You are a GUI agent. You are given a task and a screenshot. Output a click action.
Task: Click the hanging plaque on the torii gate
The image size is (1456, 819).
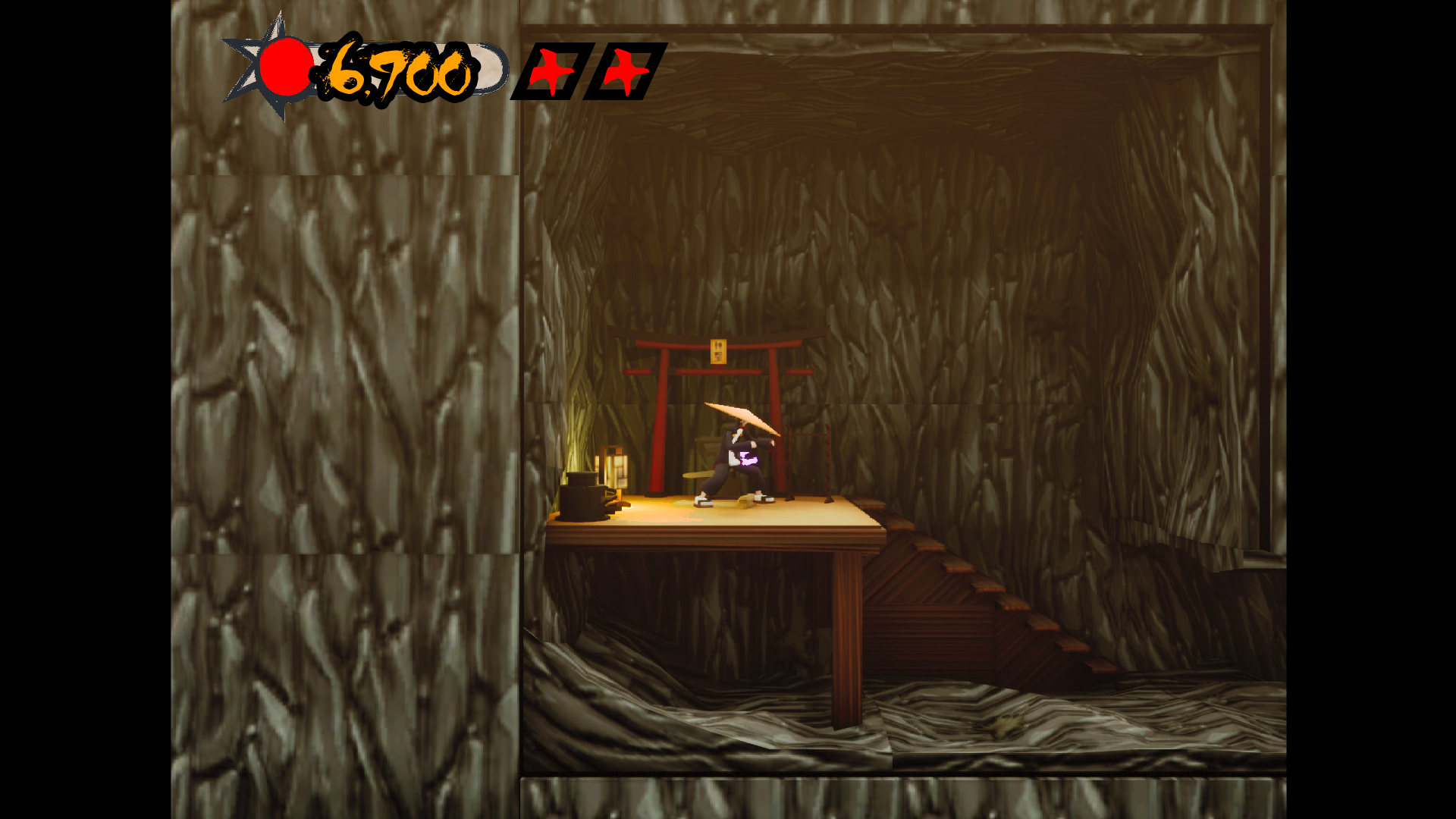tap(717, 350)
